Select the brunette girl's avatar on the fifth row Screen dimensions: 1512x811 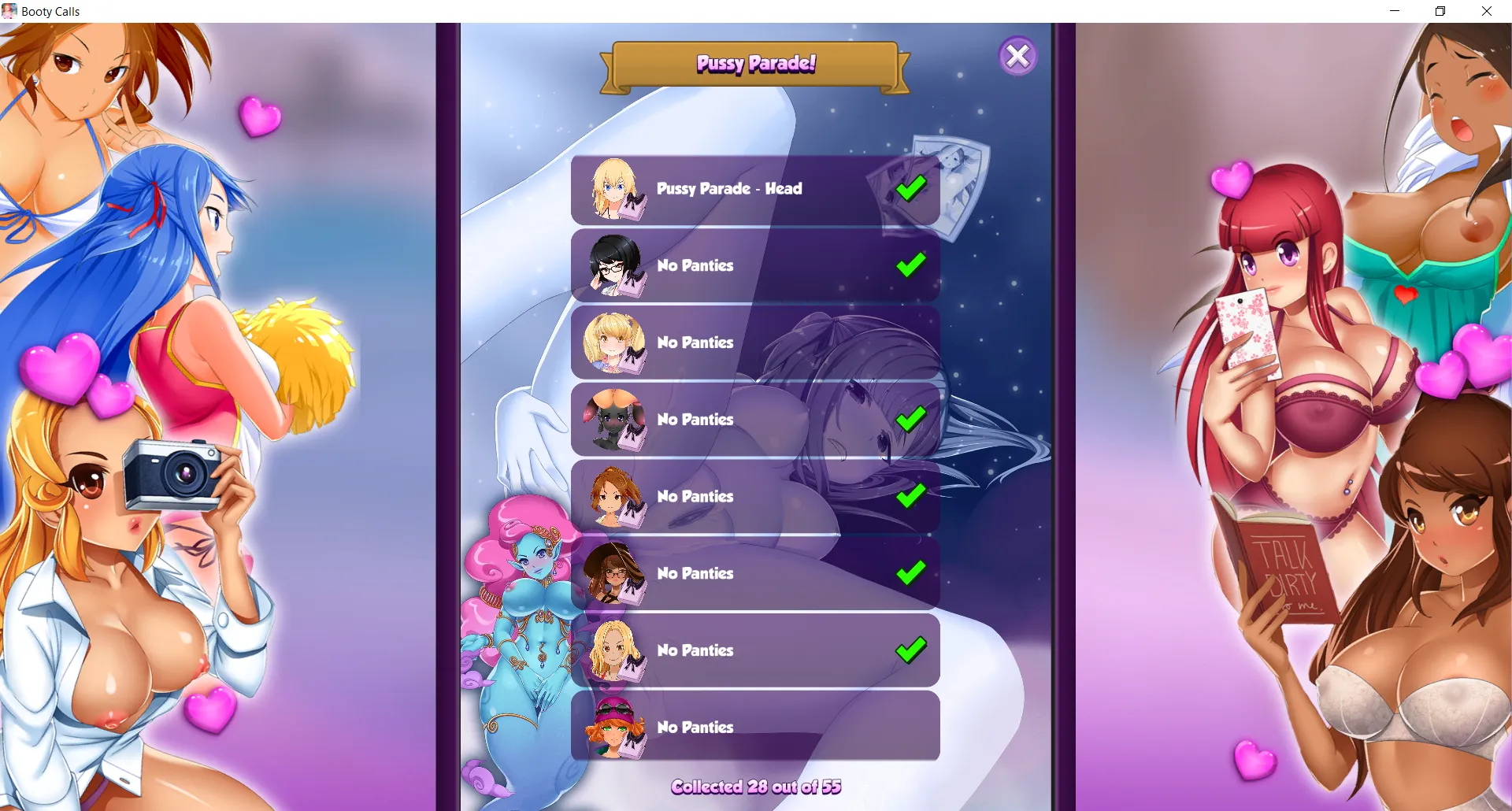(x=616, y=496)
